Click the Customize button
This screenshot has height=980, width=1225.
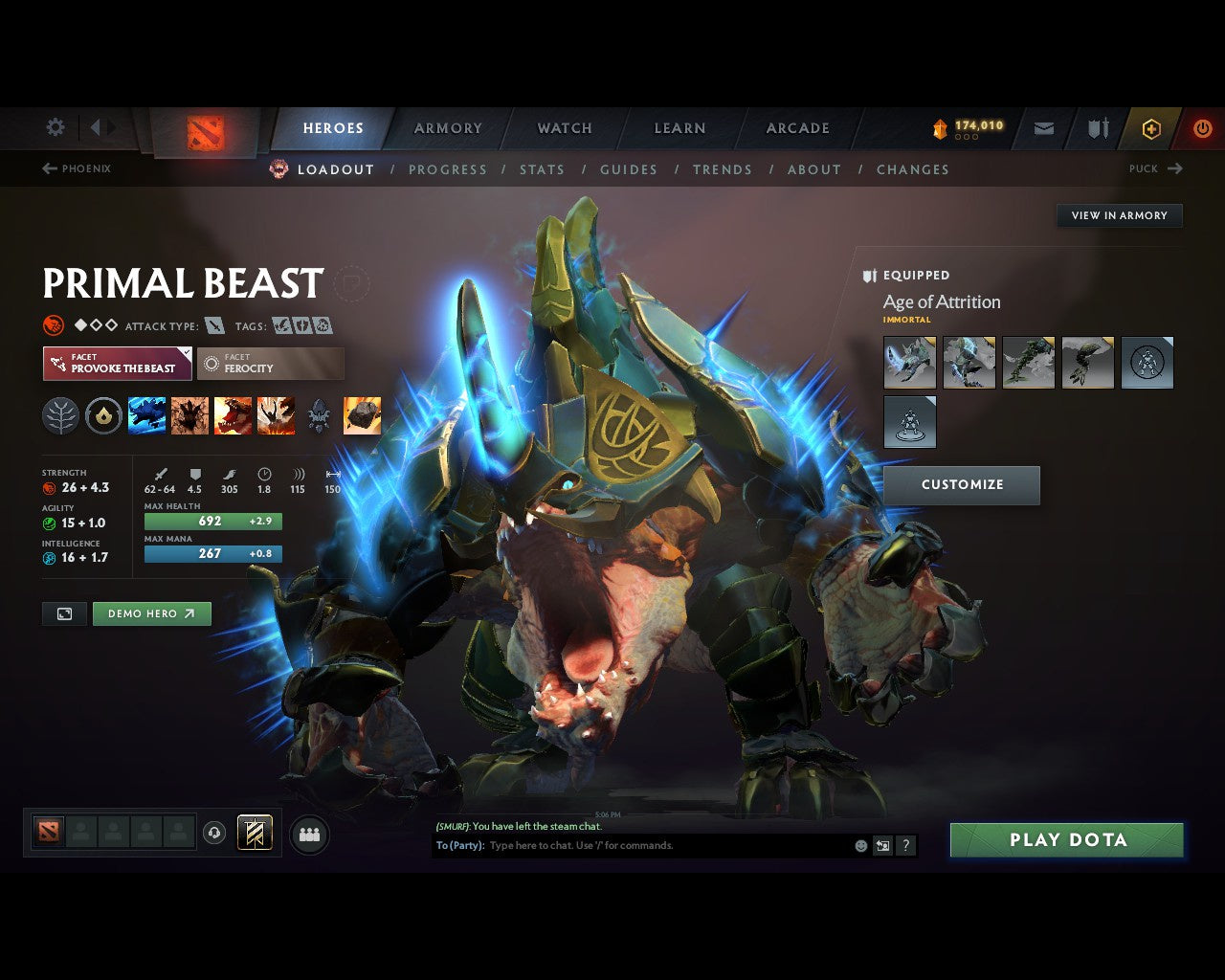pyautogui.click(x=961, y=485)
